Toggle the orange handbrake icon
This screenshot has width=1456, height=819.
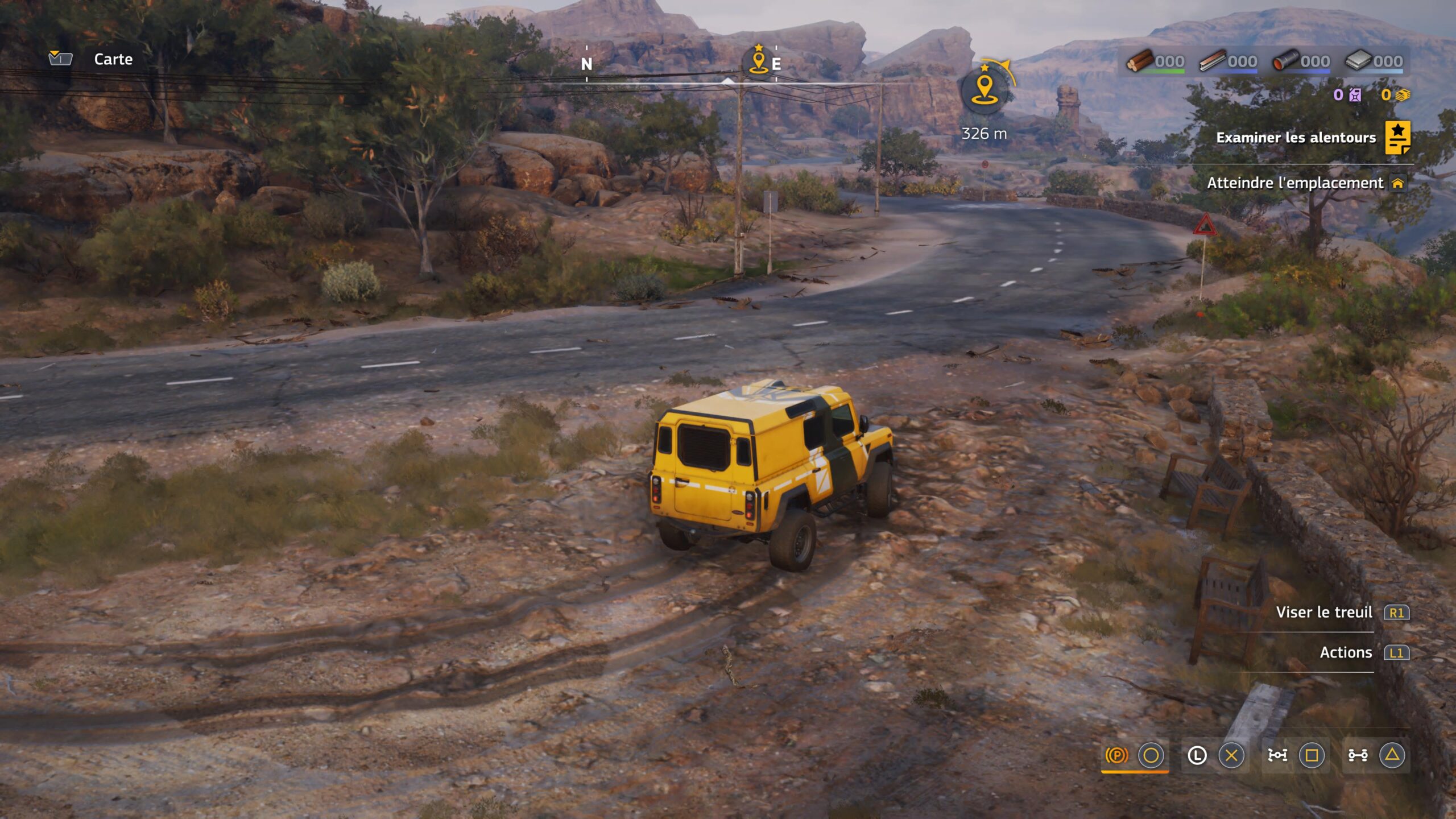pos(1116,755)
